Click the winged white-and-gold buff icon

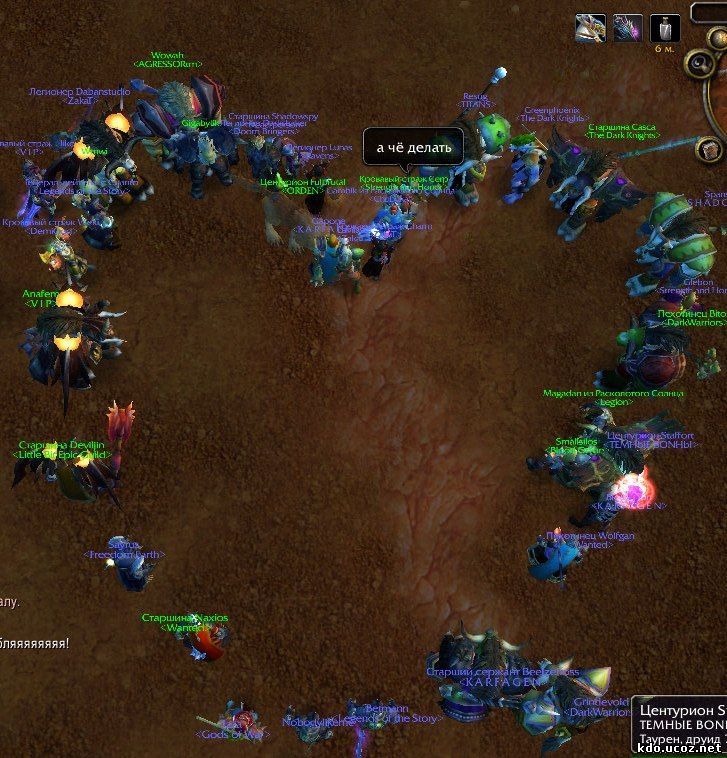coord(590,28)
